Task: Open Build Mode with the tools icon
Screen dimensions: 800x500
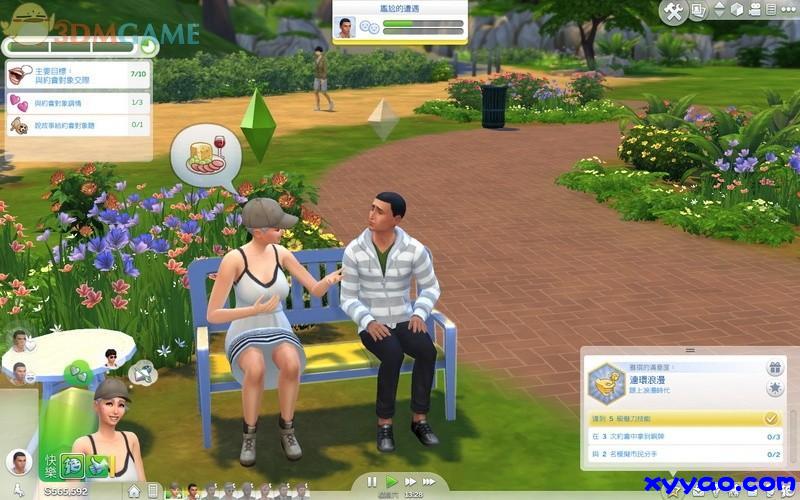Action: click(x=674, y=11)
